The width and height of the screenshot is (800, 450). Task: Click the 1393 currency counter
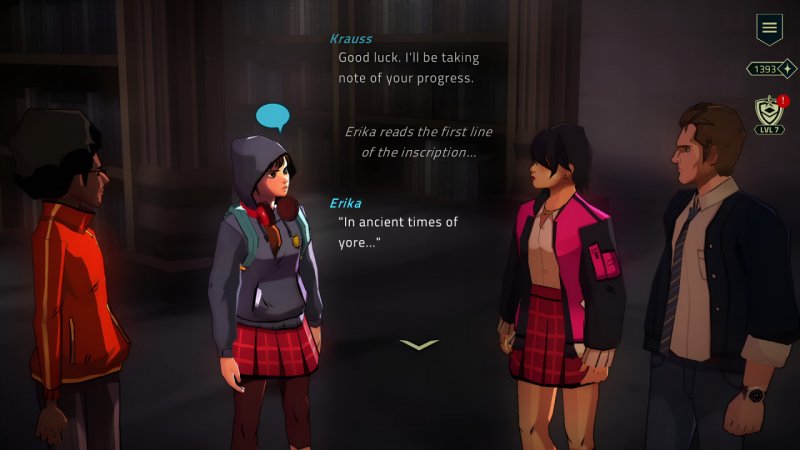771,69
